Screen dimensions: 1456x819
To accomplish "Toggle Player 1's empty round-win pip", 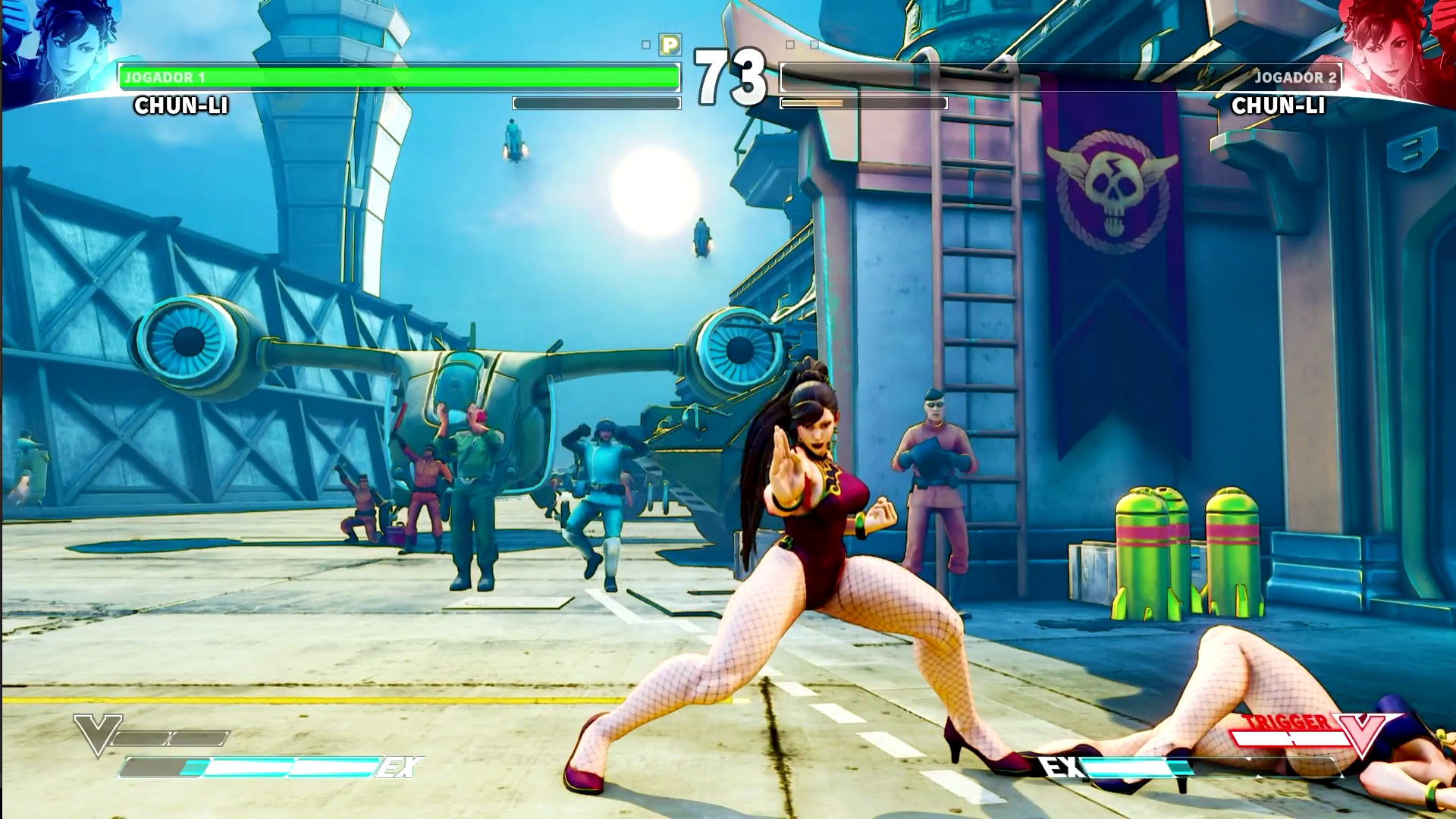I will pyautogui.click(x=645, y=43).
